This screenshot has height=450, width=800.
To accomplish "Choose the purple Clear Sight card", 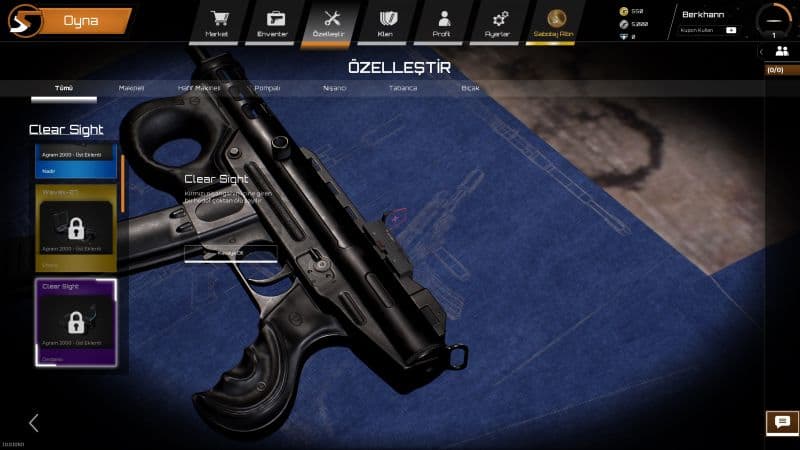I will click(76, 321).
